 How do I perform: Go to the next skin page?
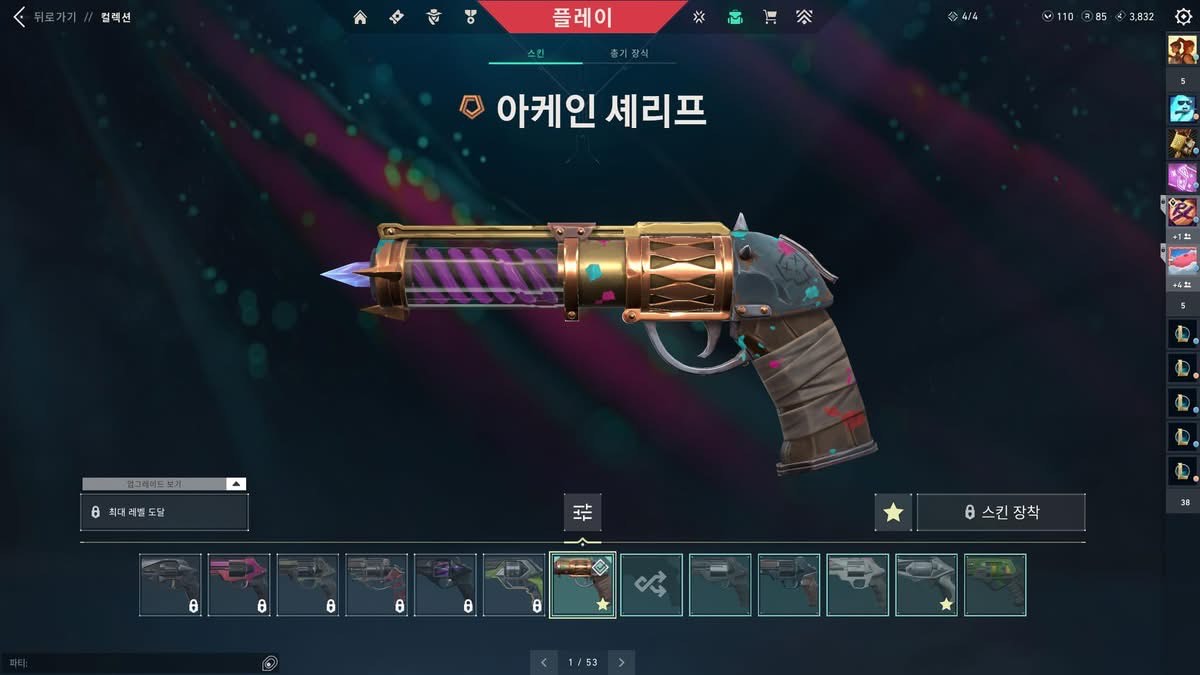pos(621,662)
